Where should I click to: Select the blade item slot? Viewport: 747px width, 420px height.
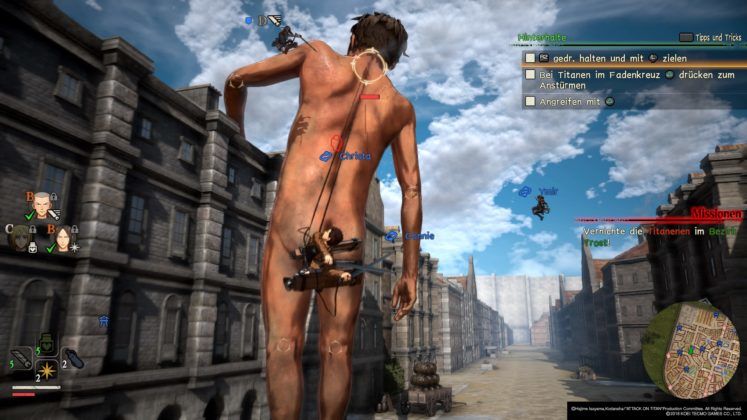[21, 358]
